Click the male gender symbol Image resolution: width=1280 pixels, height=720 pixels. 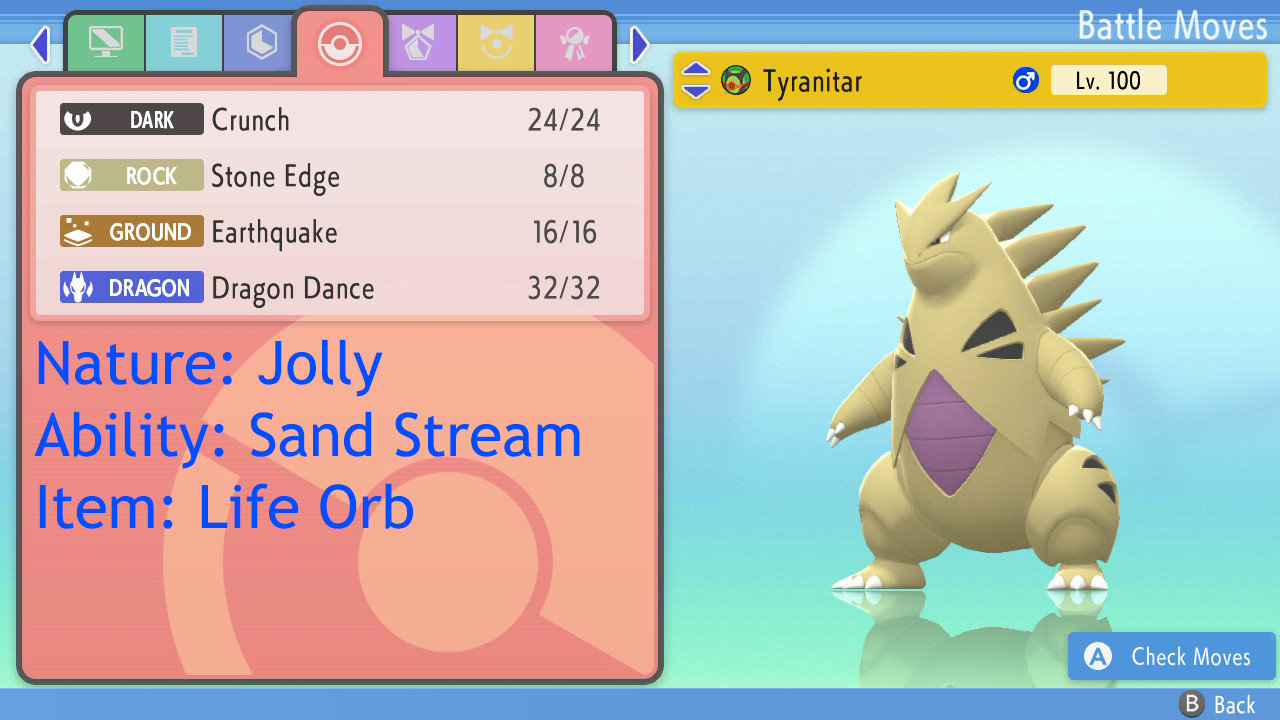(x=1024, y=80)
